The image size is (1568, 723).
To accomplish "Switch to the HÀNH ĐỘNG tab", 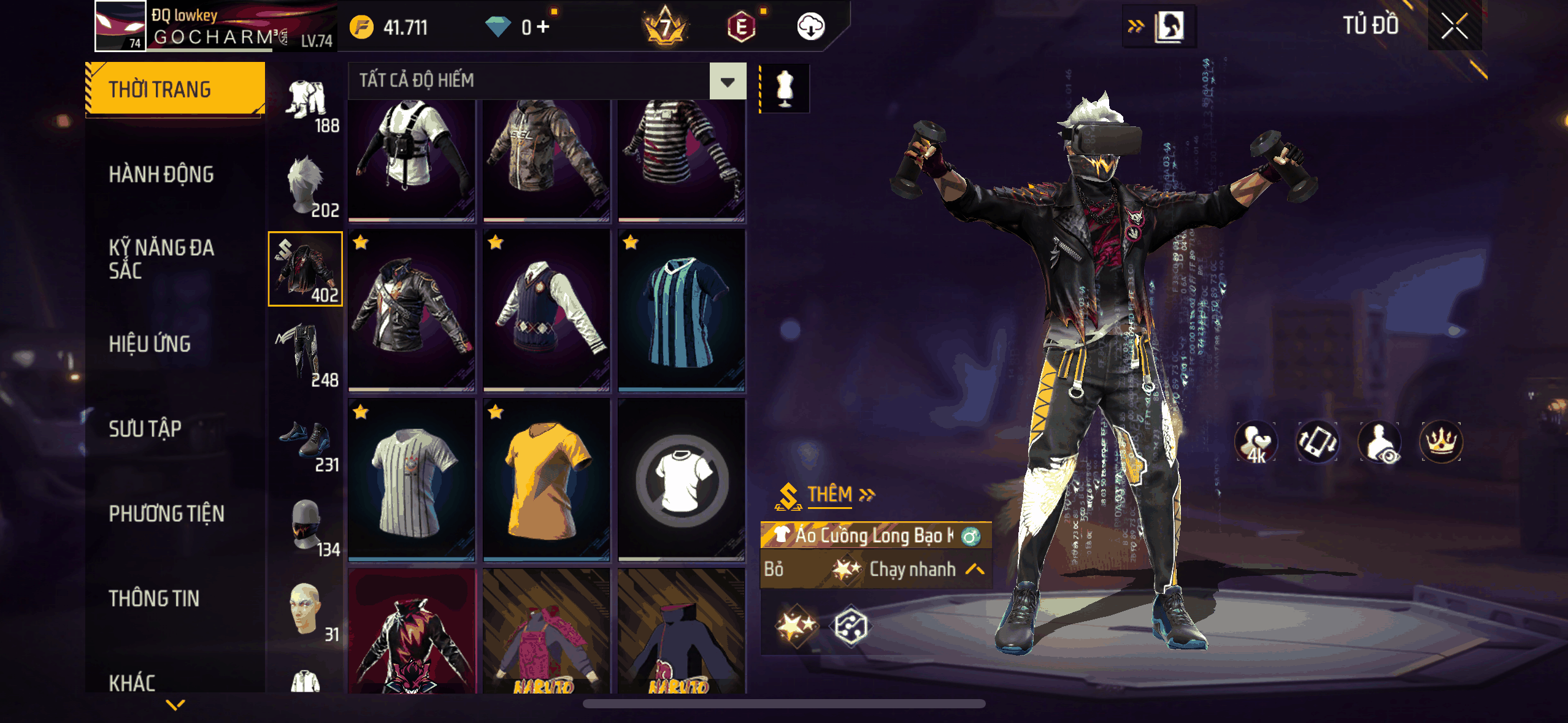I will pos(161,175).
